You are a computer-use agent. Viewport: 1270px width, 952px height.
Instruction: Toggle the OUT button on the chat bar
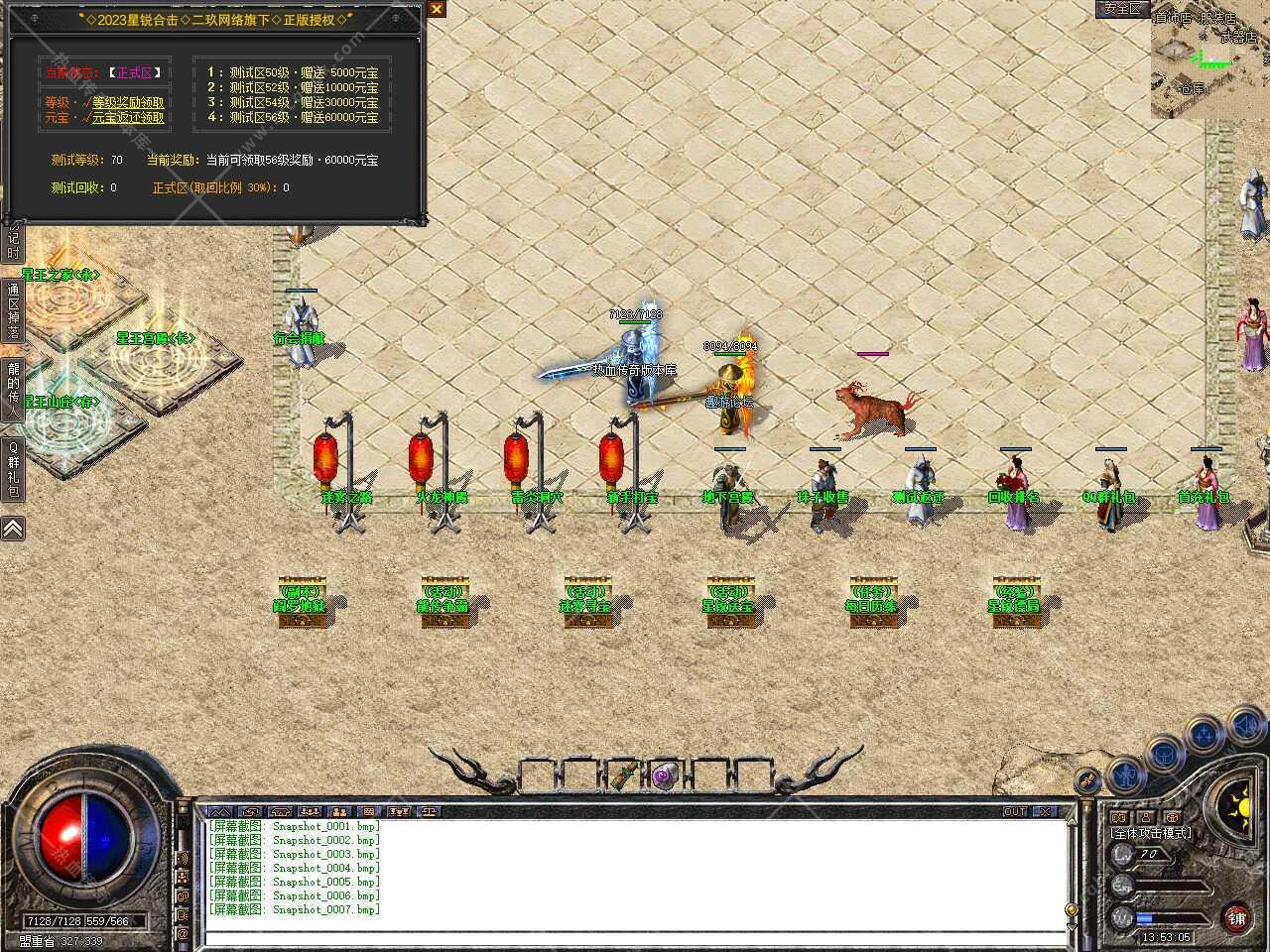[1014, 811]
